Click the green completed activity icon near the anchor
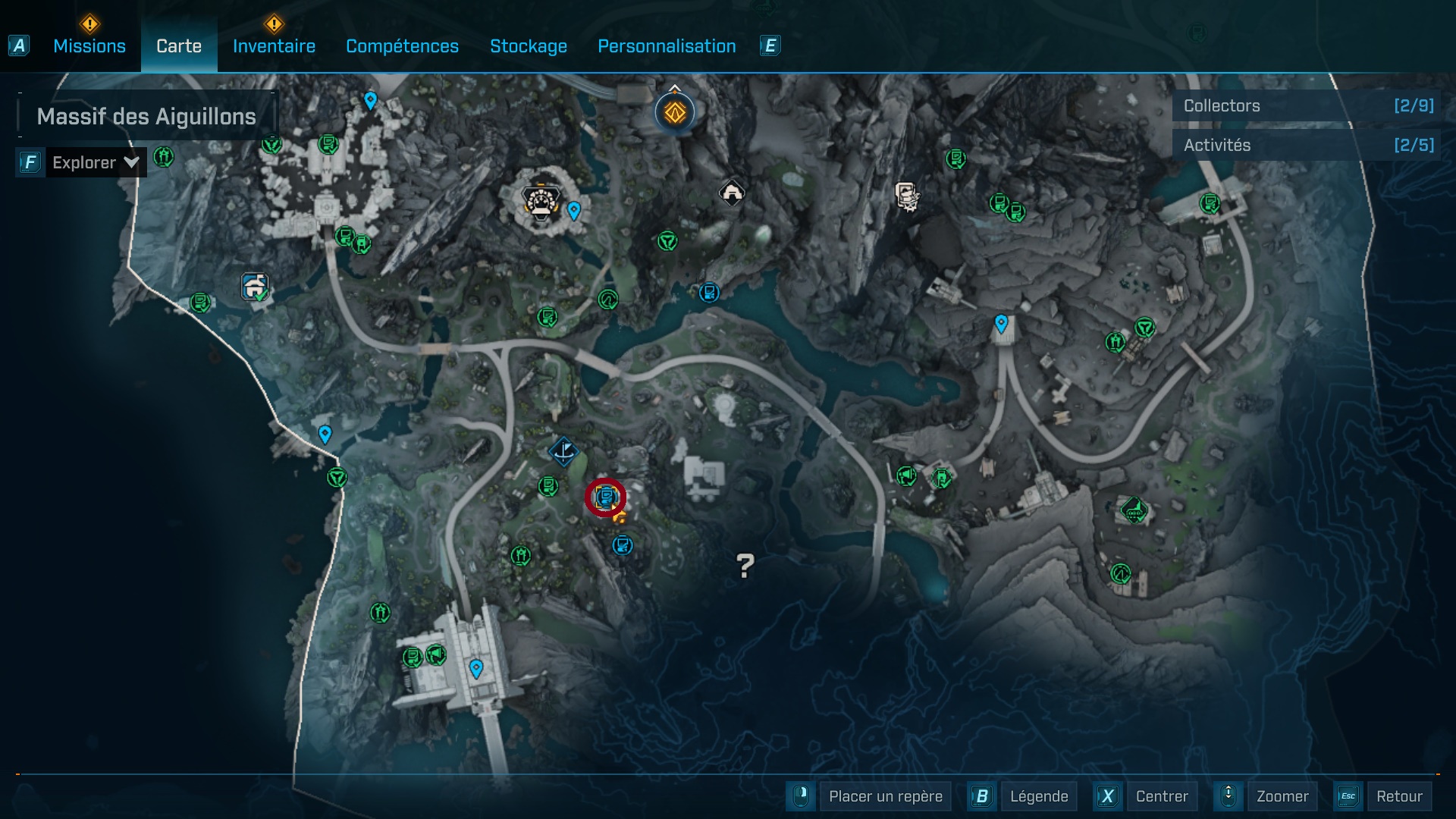Screen dimensions: 1456x819 click(x=548, y=485)
